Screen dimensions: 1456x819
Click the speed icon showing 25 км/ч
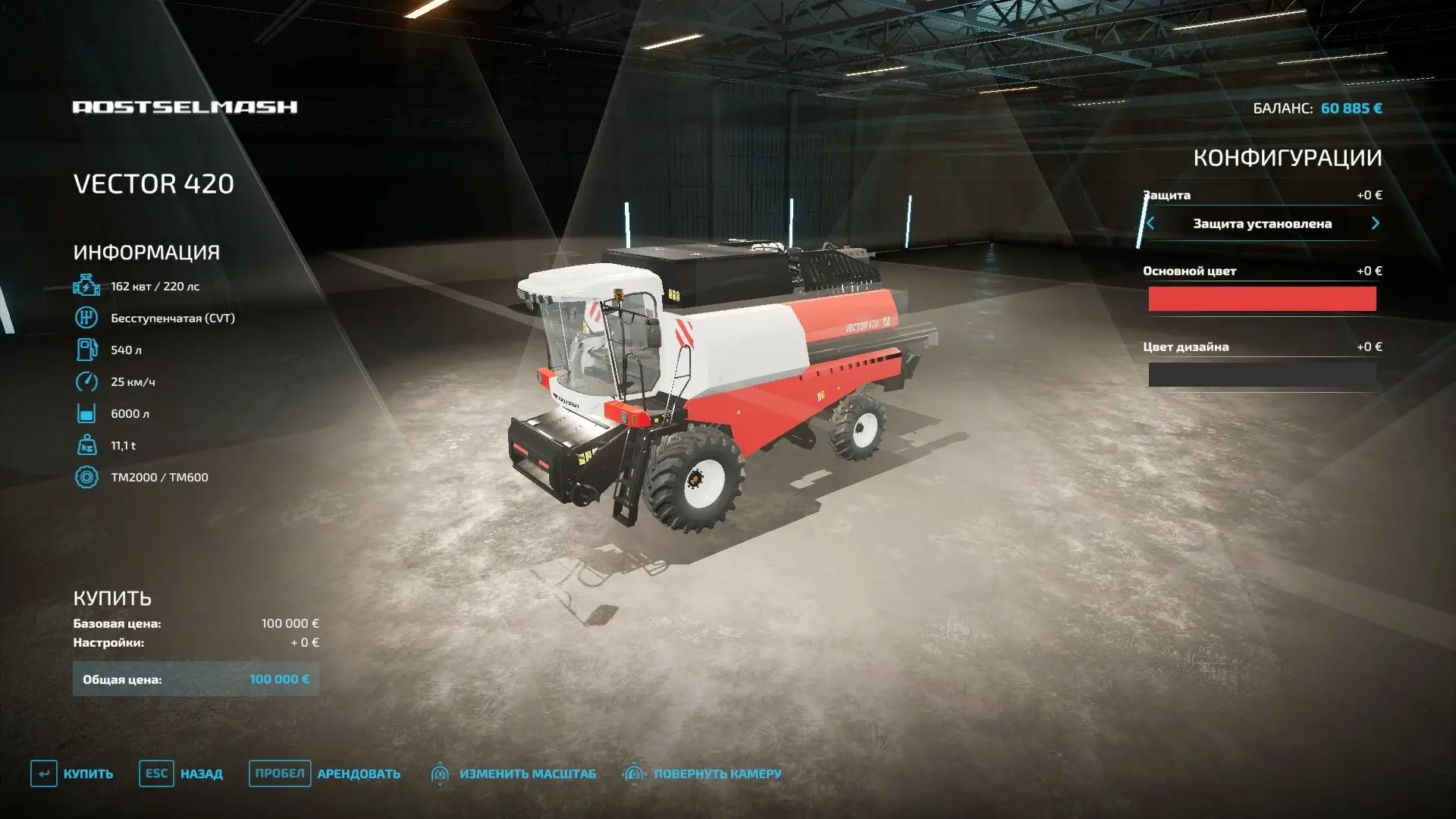pyautogui.click(x=86, y=381)
